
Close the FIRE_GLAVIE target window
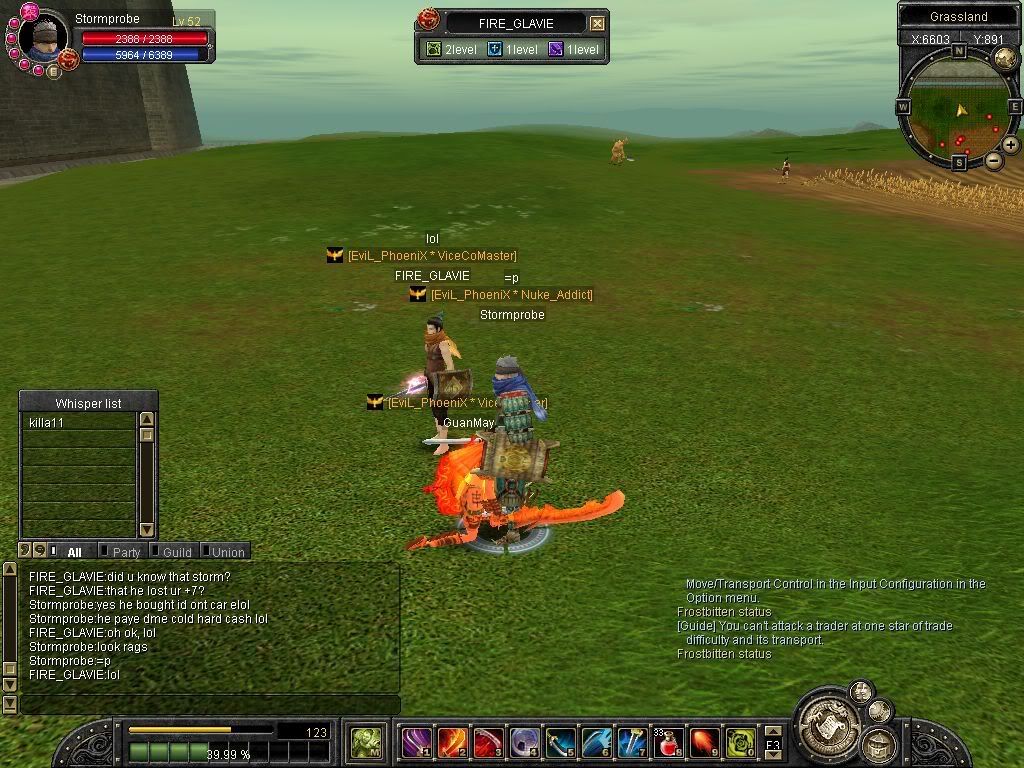coord(597,23)
